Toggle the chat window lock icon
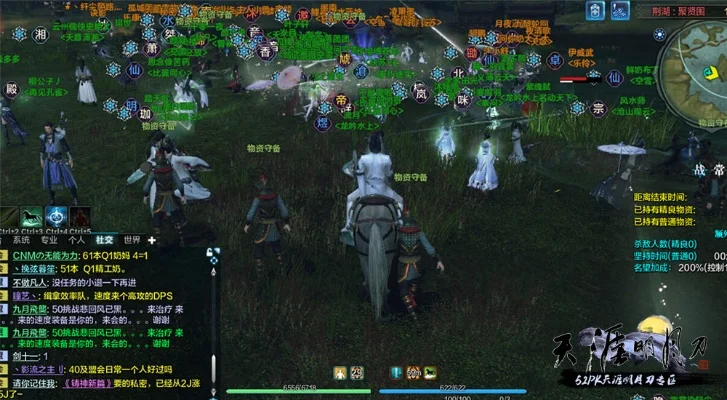The image size is (727, 400). 211,252
